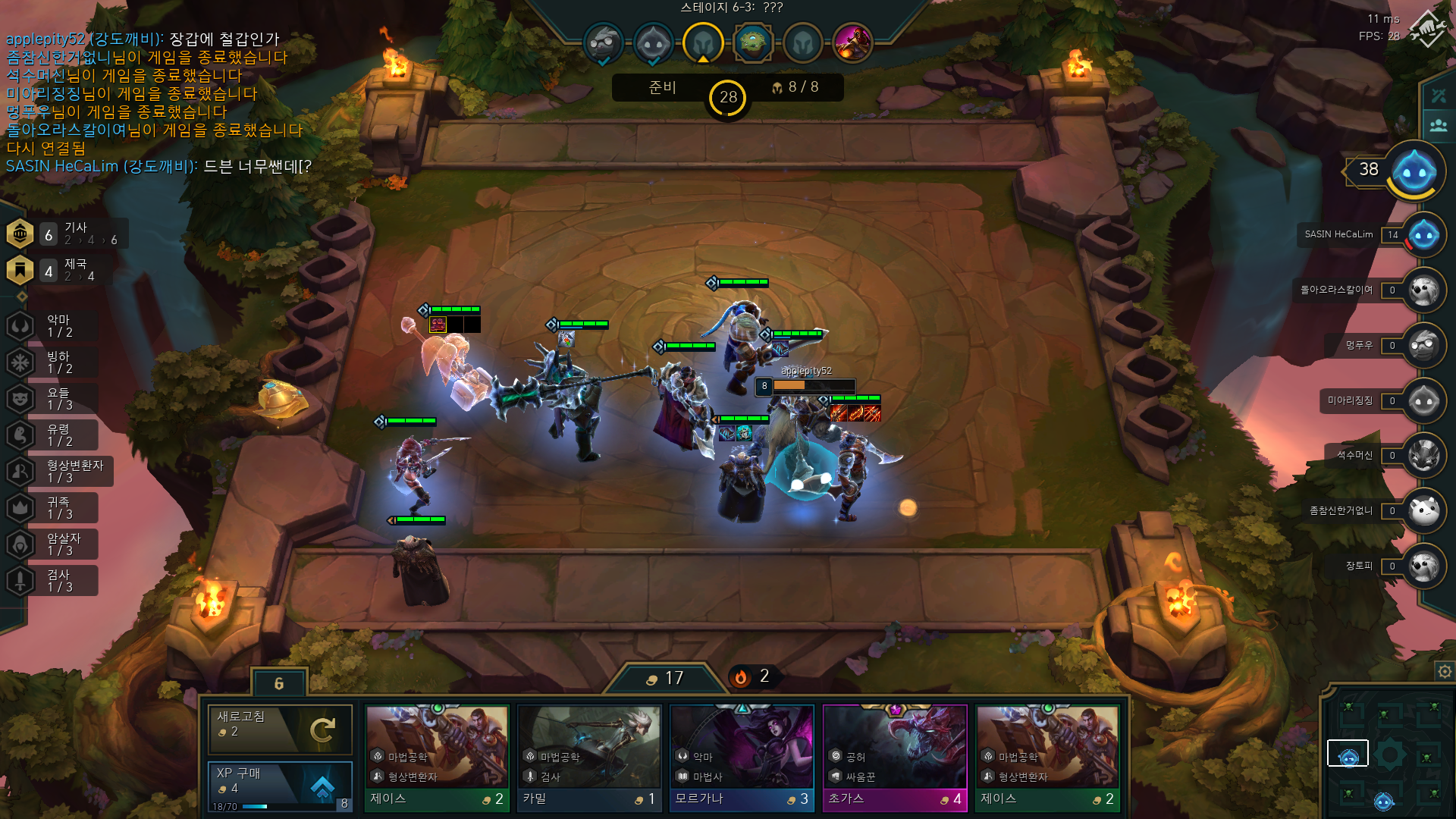The image size is (1456, 819).
Task: View SASIN HeCaLim's board from scoreboard
Action: pyautogui.click(x=1423, y=235)
